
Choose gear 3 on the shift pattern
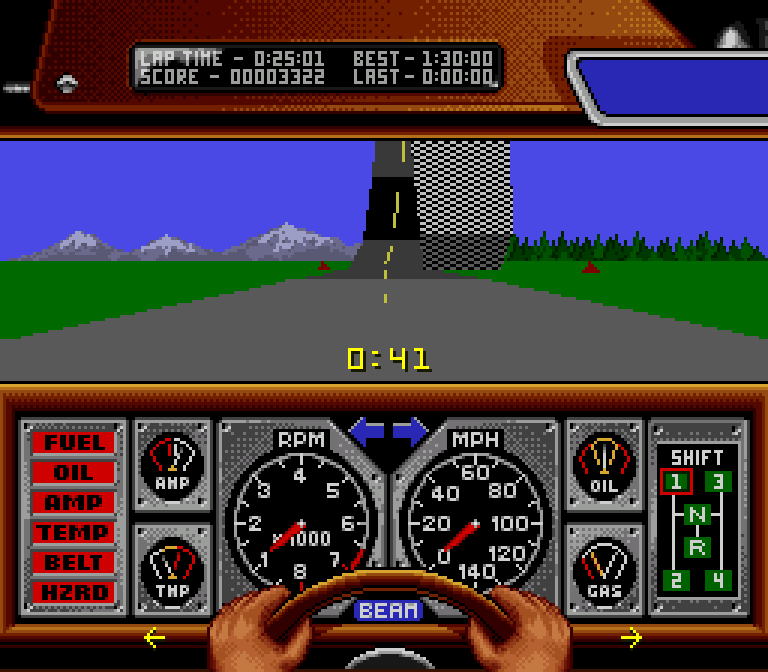pyautogui.click(x=718, y=482)
